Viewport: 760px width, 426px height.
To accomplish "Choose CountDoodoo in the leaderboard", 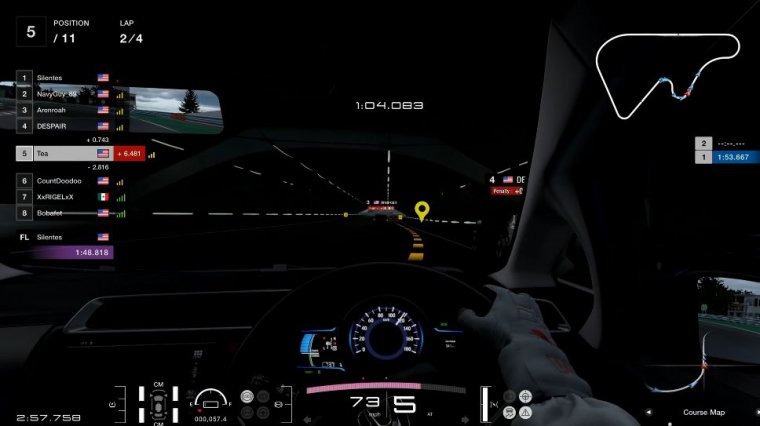I will point(62,181).
